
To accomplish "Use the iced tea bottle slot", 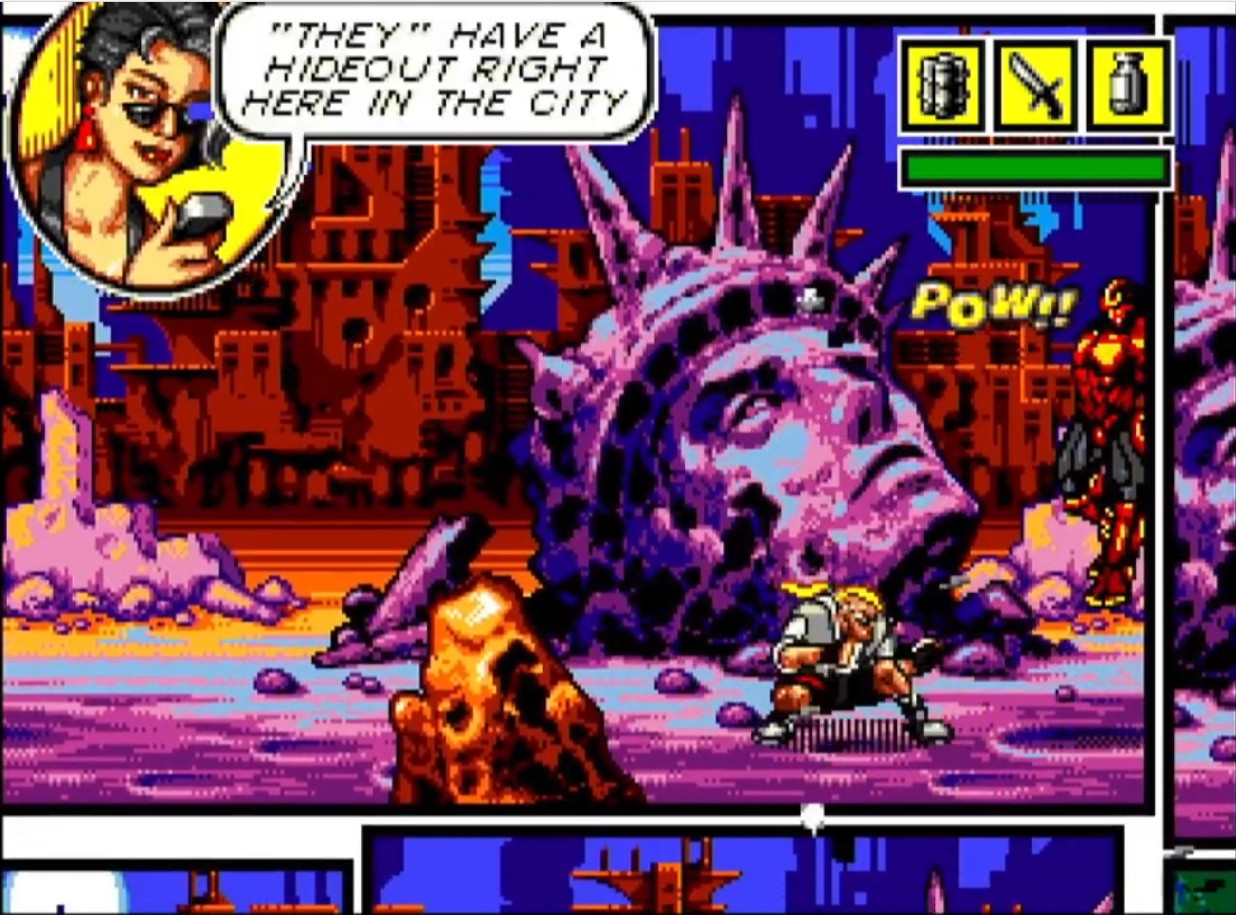I will point(1127,86).
